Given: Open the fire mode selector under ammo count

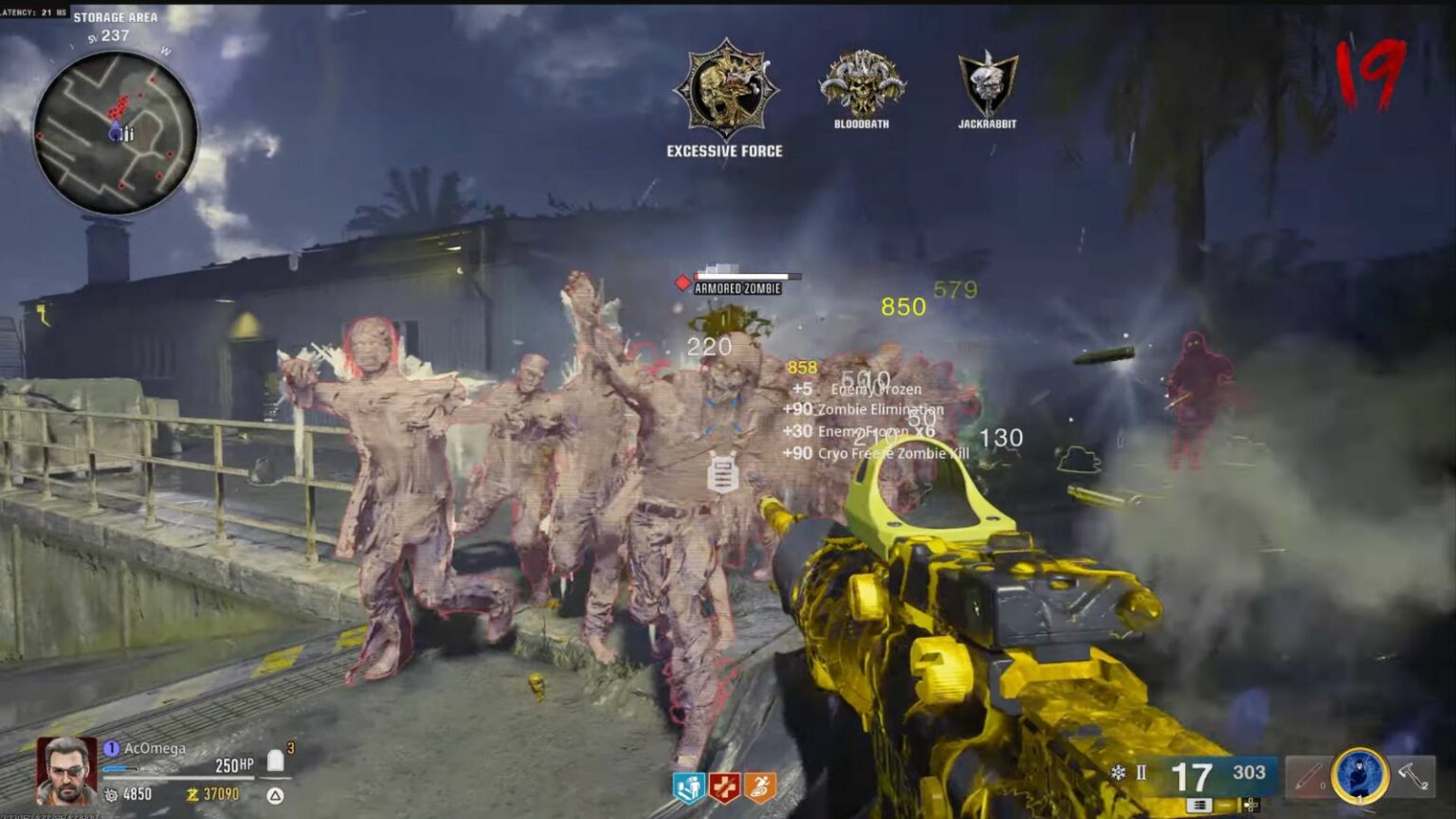Looking at the screenshot, I should pyautogui.click(x=1199, y=806).
